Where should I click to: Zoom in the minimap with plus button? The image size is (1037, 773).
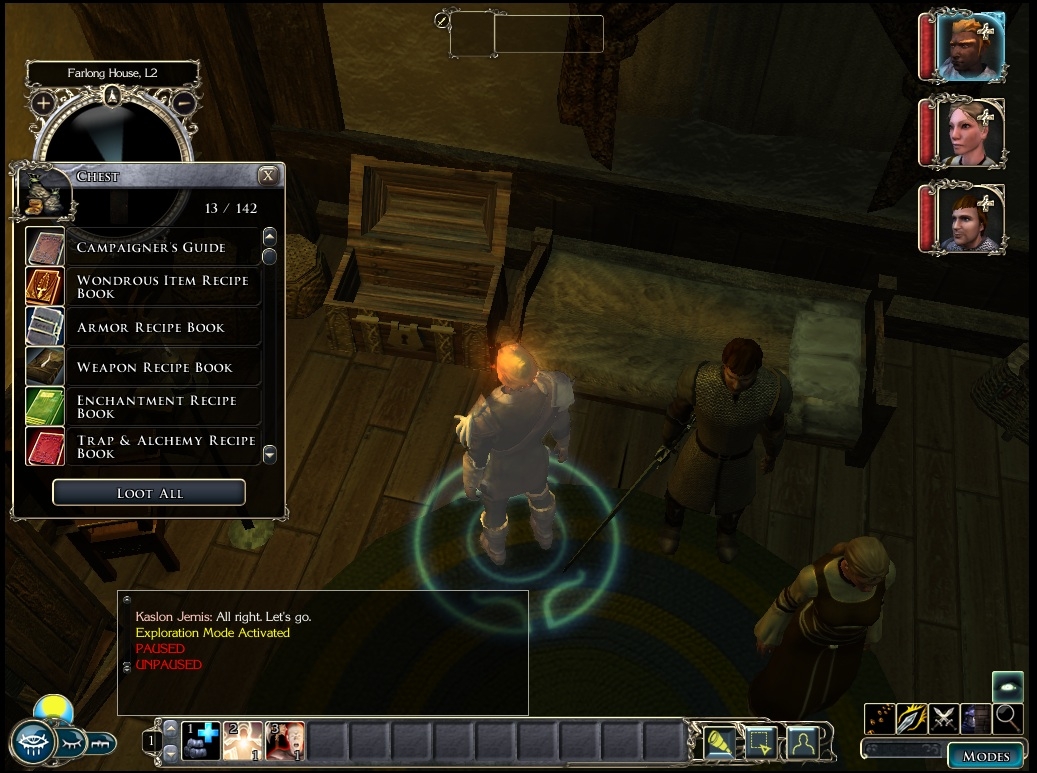click(43, 102)
